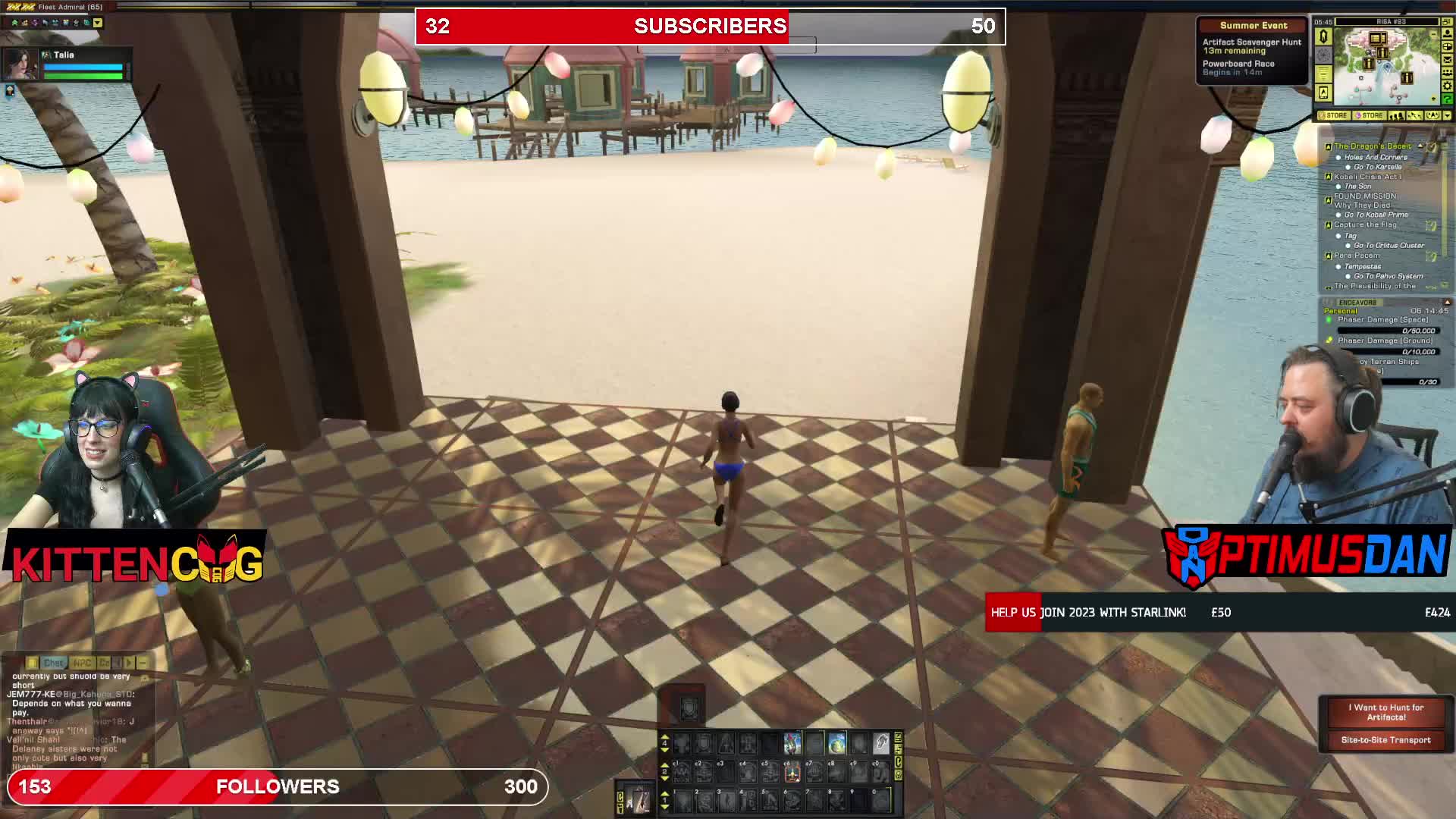Activate the c6 starship ability slot
The height and width of the screenshot is (819, 1456).
(x=792, y=771)
